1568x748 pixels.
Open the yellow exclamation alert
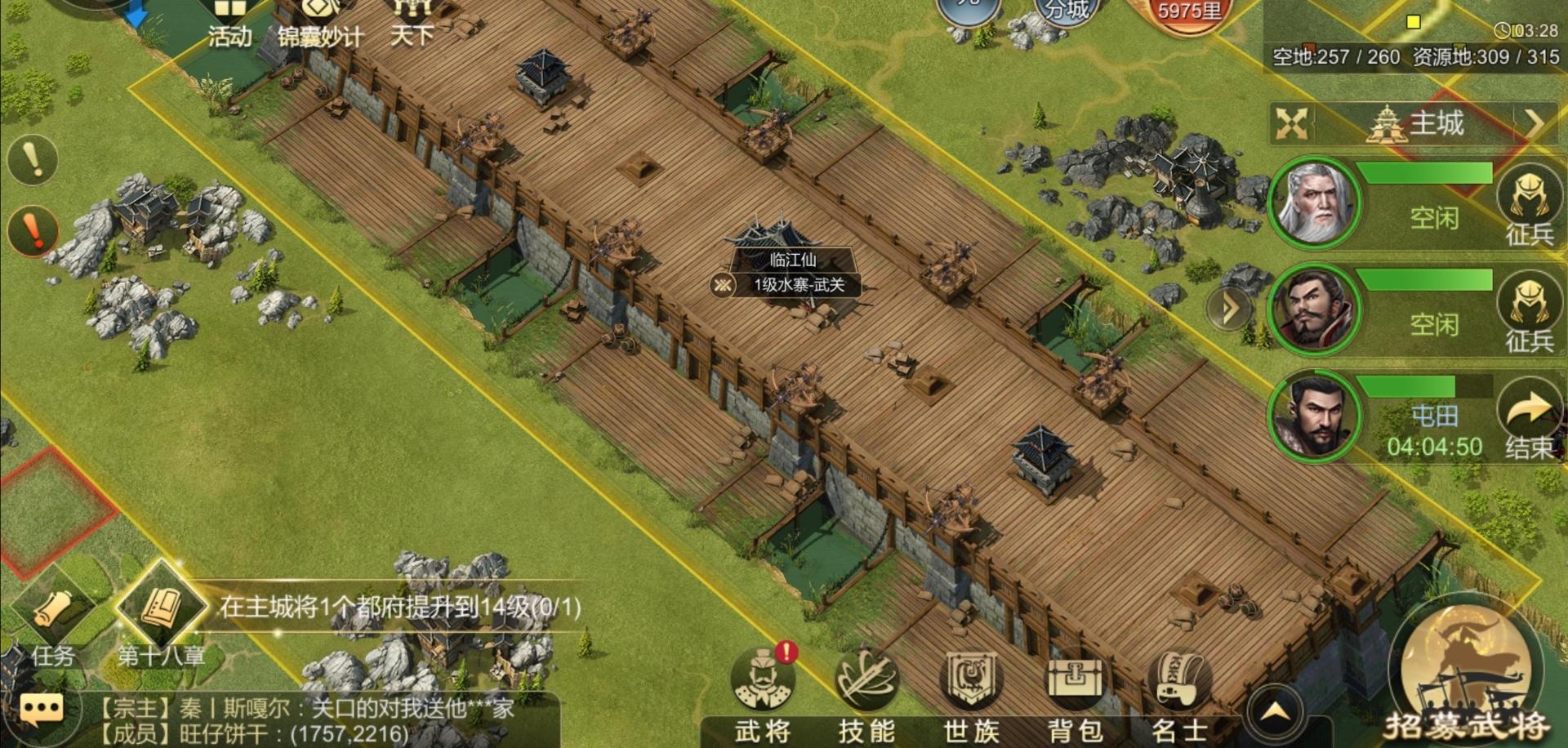tap(33, 159)
